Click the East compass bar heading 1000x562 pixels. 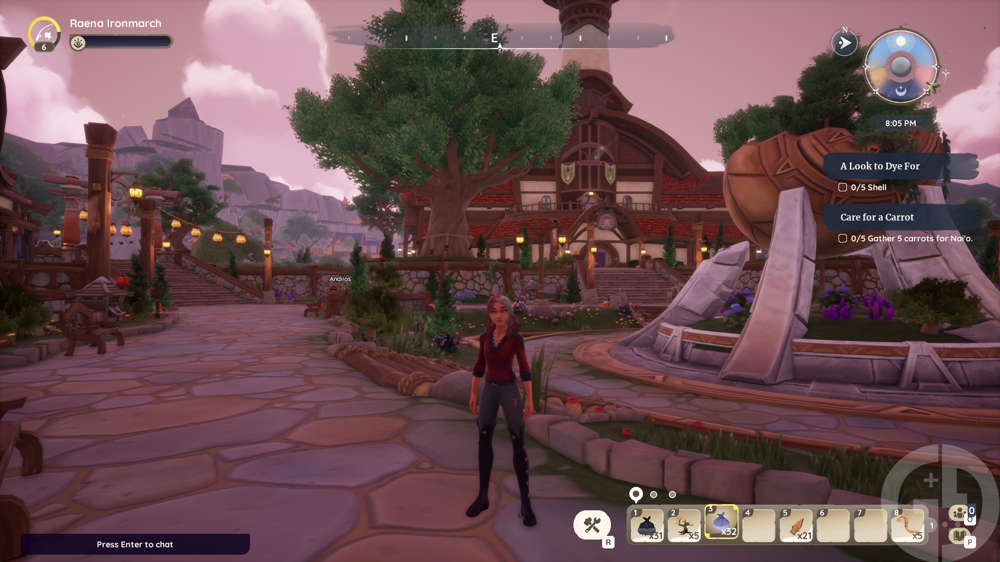pos(494,38)
